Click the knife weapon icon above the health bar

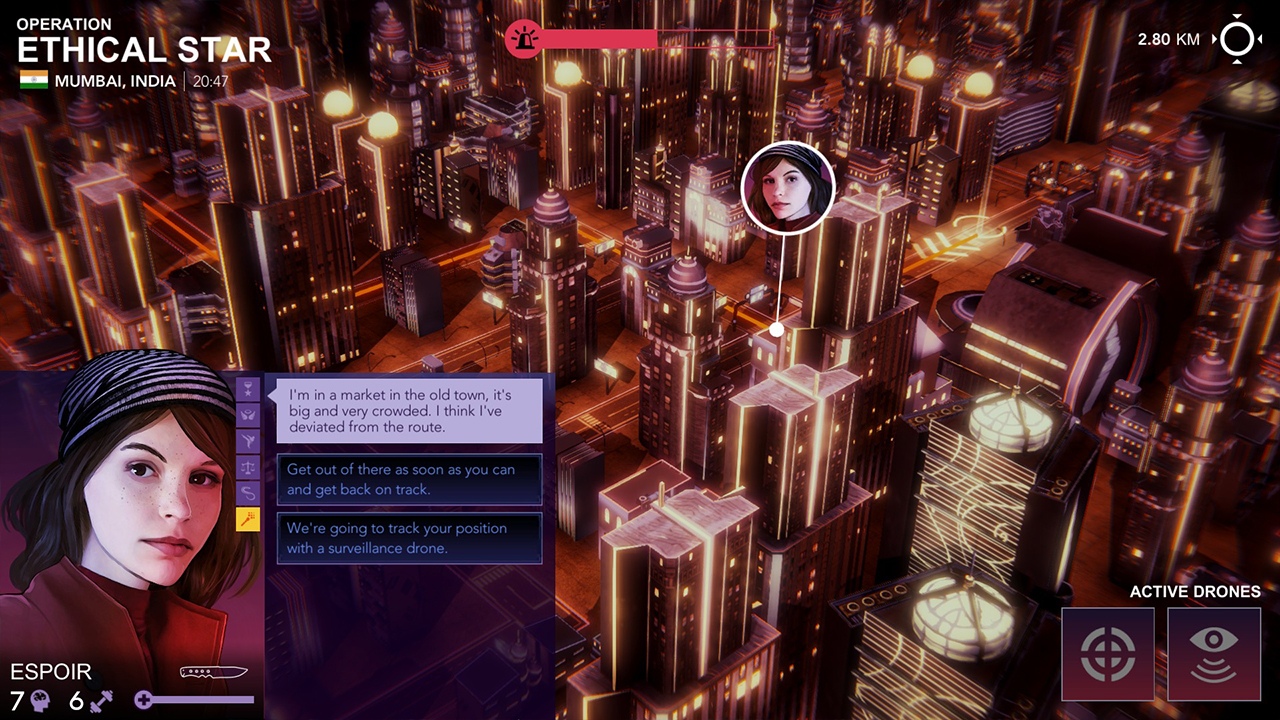pyautogui.click(x=213, y=672)
